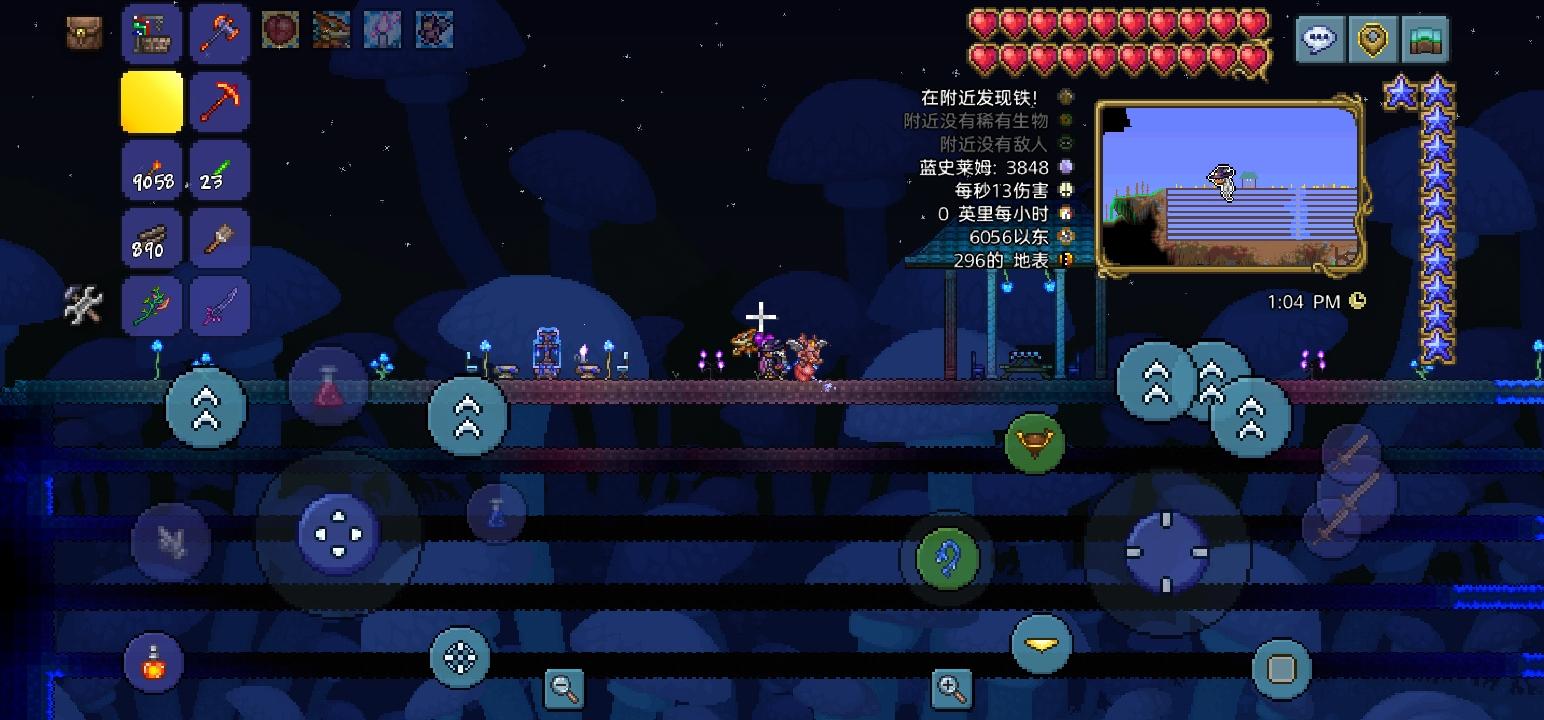Viewport: 1544px width, 720px height.
Task: Select the wood stack slot showing 890
Action: tap(151, 237)
